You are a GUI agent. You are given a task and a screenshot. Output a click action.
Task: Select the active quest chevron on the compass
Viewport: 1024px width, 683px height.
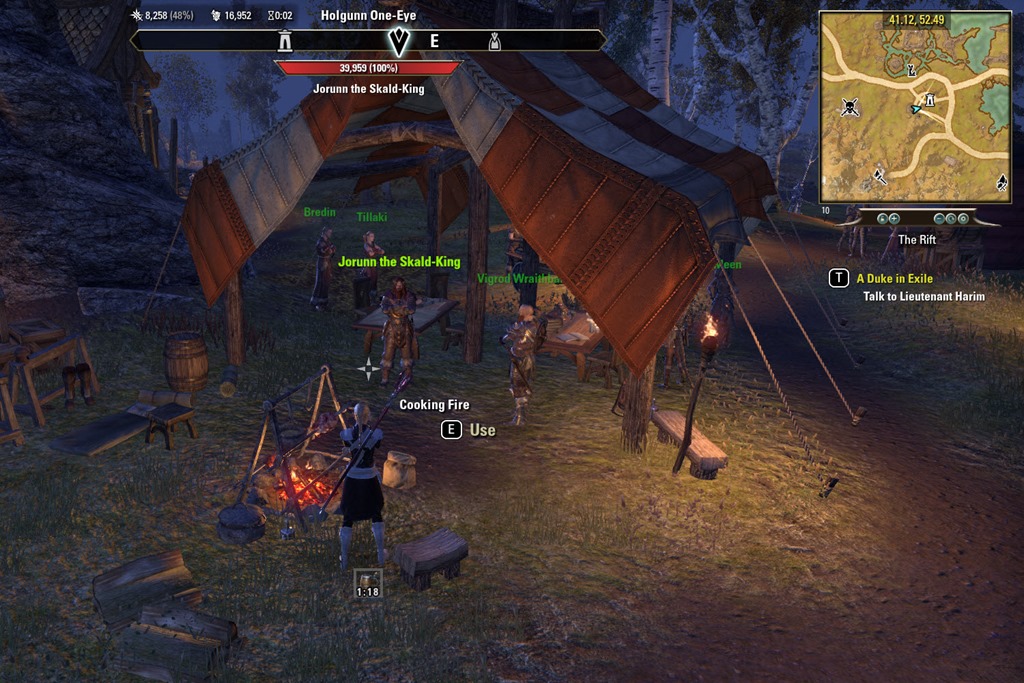pos(398,41)
